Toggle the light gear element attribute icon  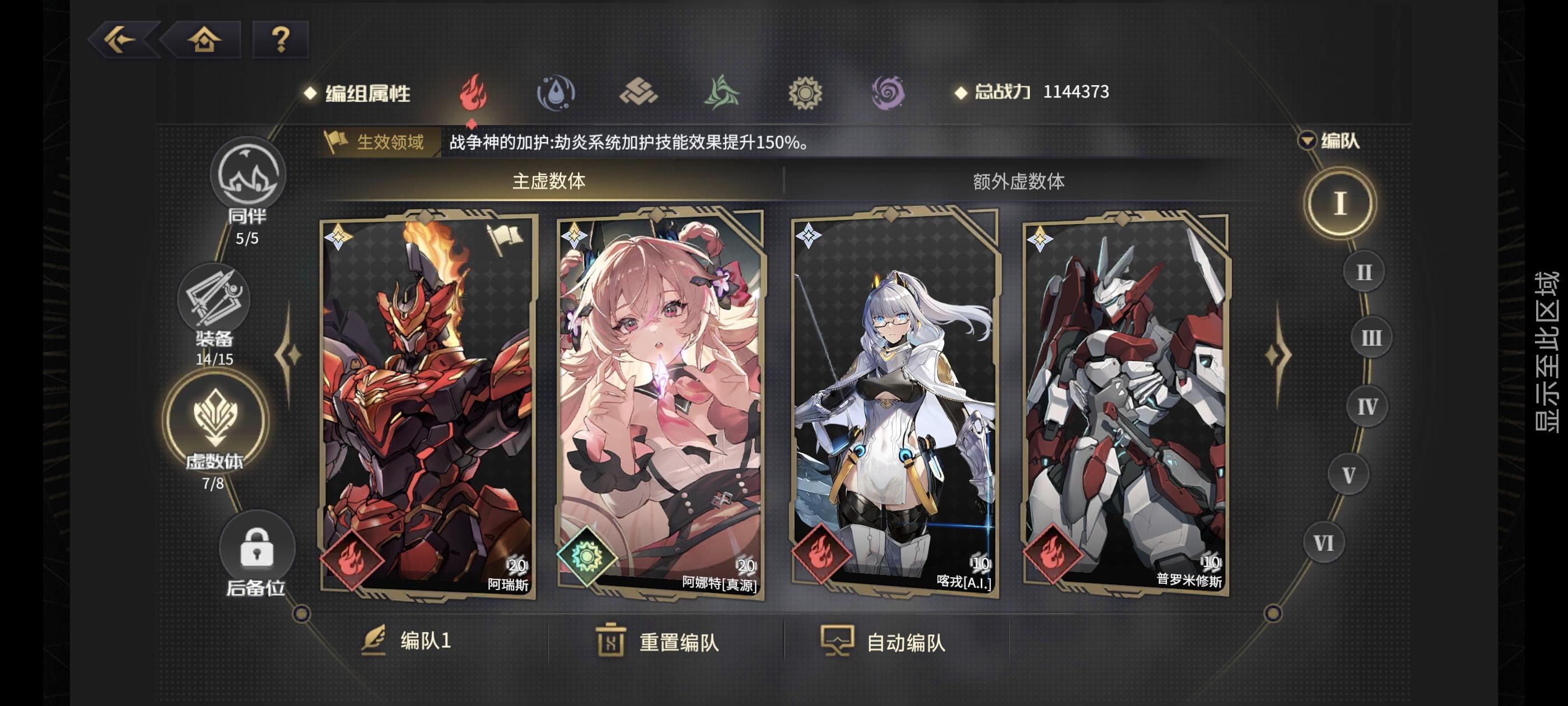pos(805,91)
